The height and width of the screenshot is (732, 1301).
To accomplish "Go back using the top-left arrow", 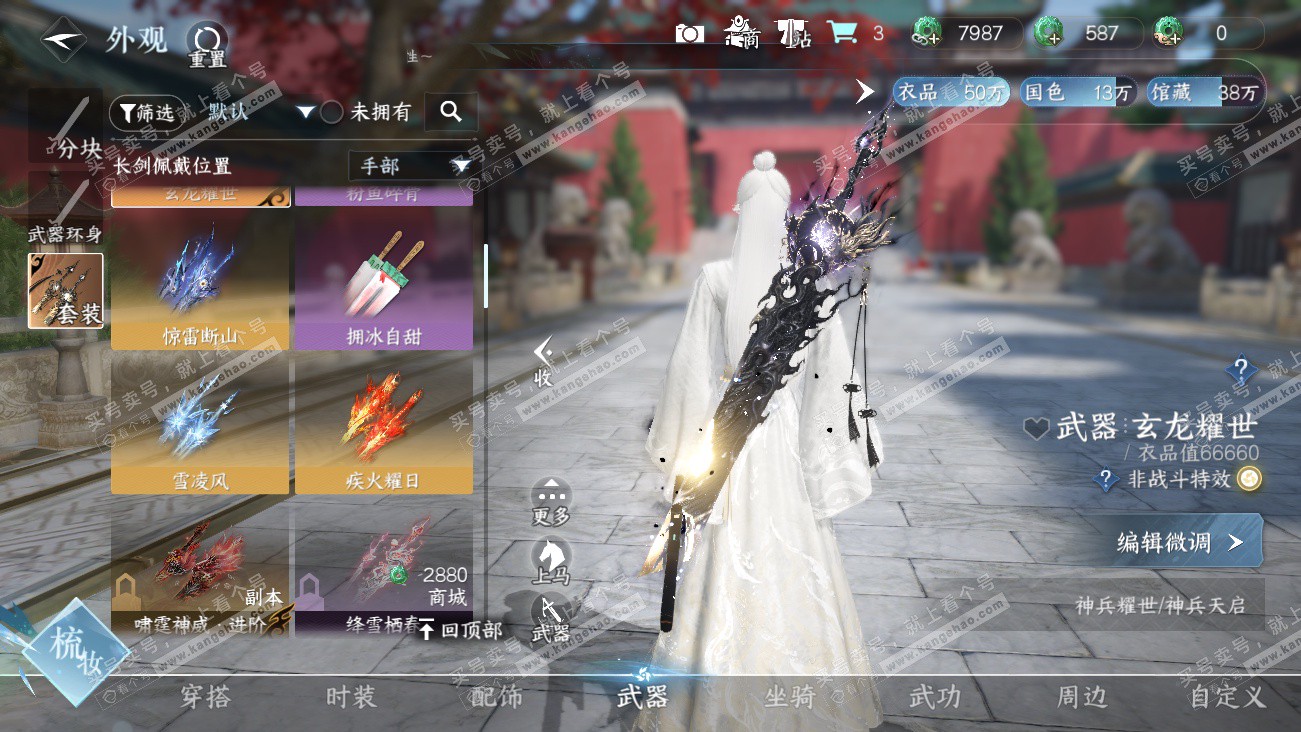I will (x=62, y=40).
